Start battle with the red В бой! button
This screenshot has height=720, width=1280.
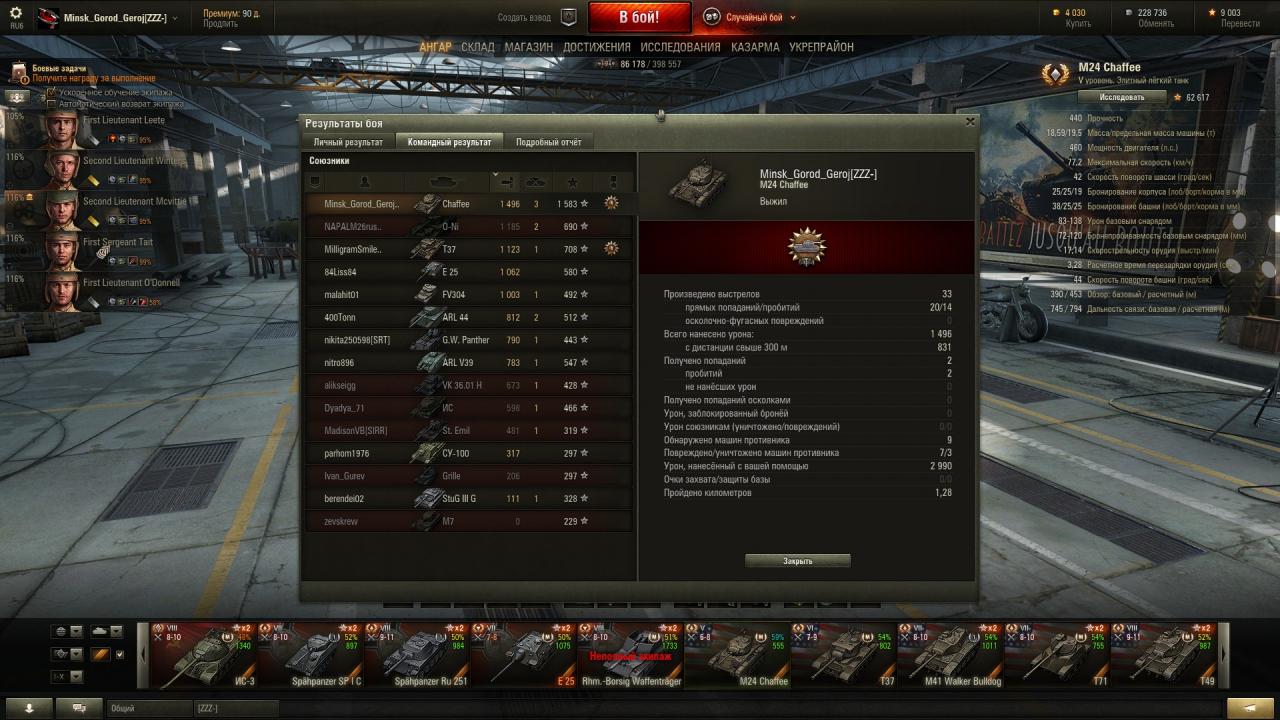639,18
